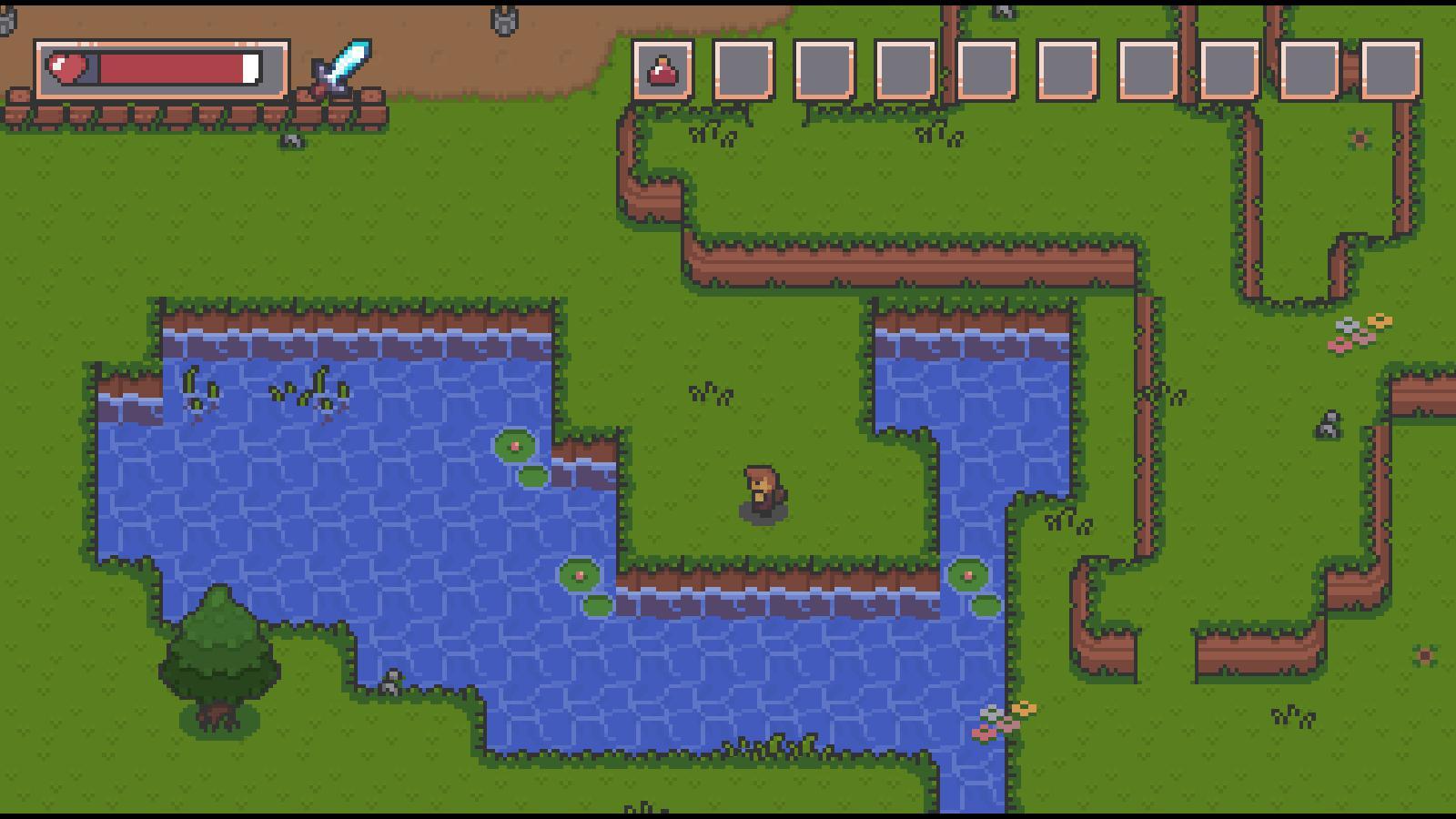Toggle the third hotbar slot
The image size is (1456, 819).
(x=826, y=69)
